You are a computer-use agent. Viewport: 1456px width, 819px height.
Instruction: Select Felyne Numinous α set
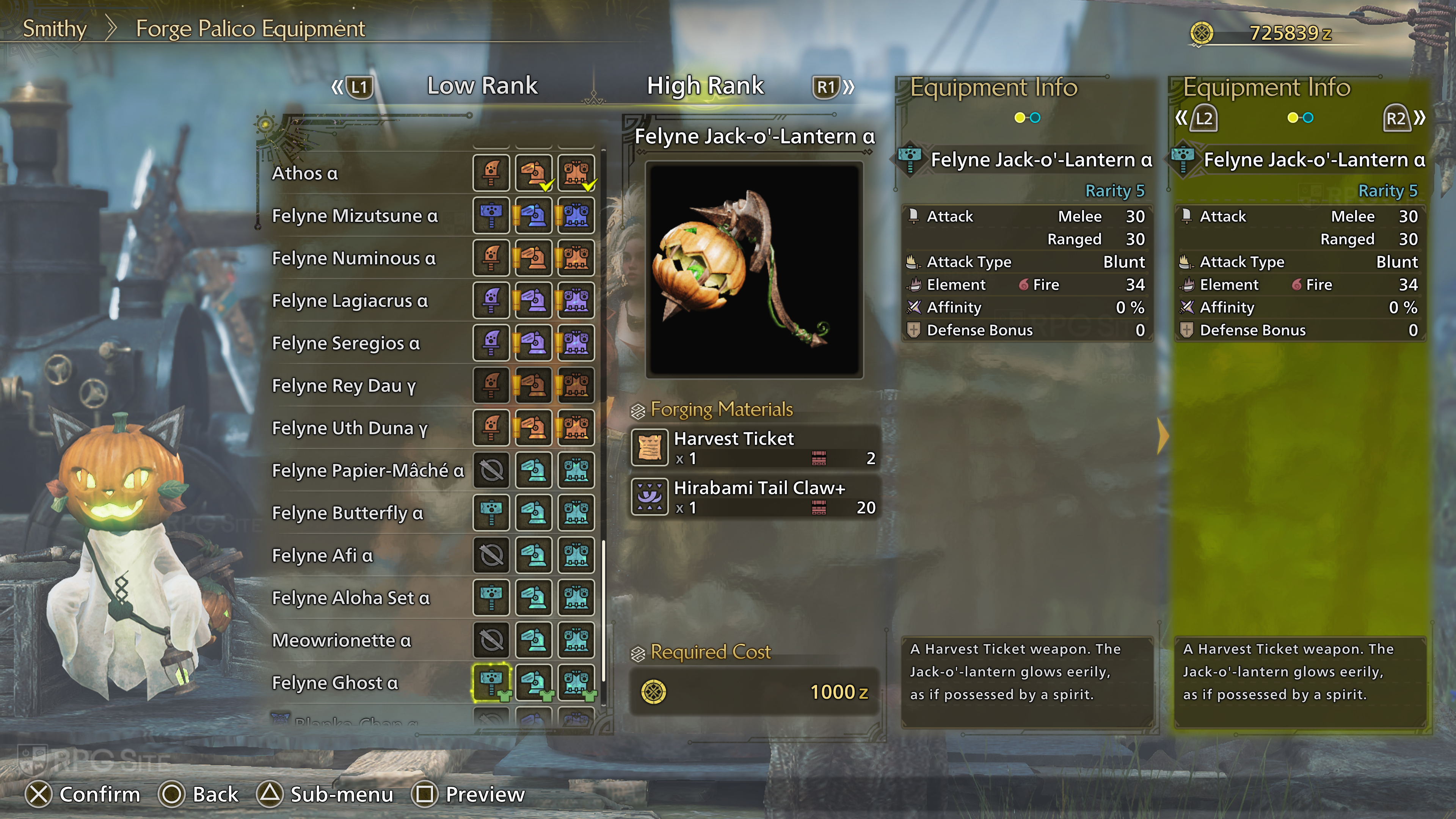(354, 258)
